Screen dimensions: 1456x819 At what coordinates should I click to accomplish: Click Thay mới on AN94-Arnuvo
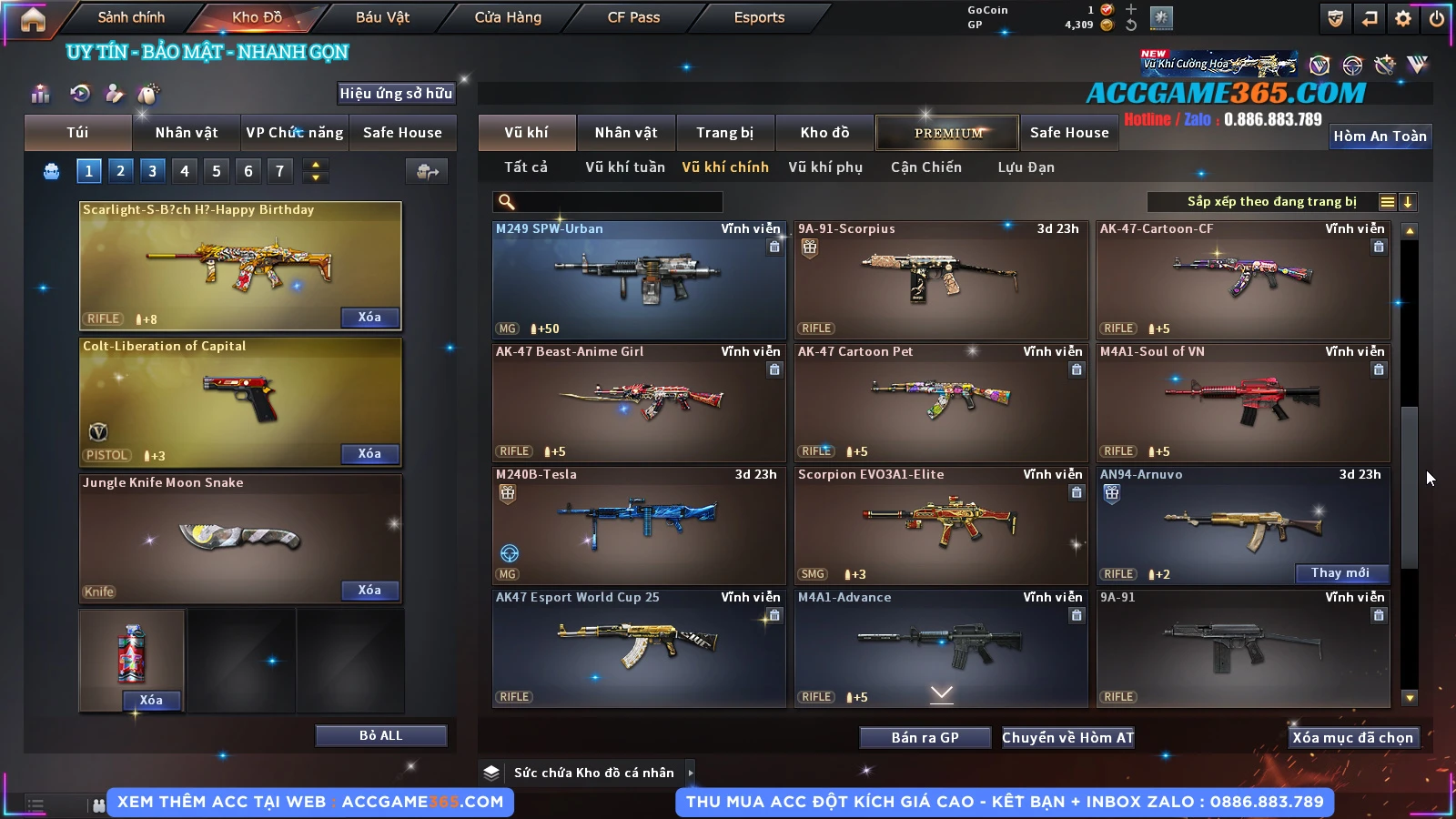[x=1340, y=572]
